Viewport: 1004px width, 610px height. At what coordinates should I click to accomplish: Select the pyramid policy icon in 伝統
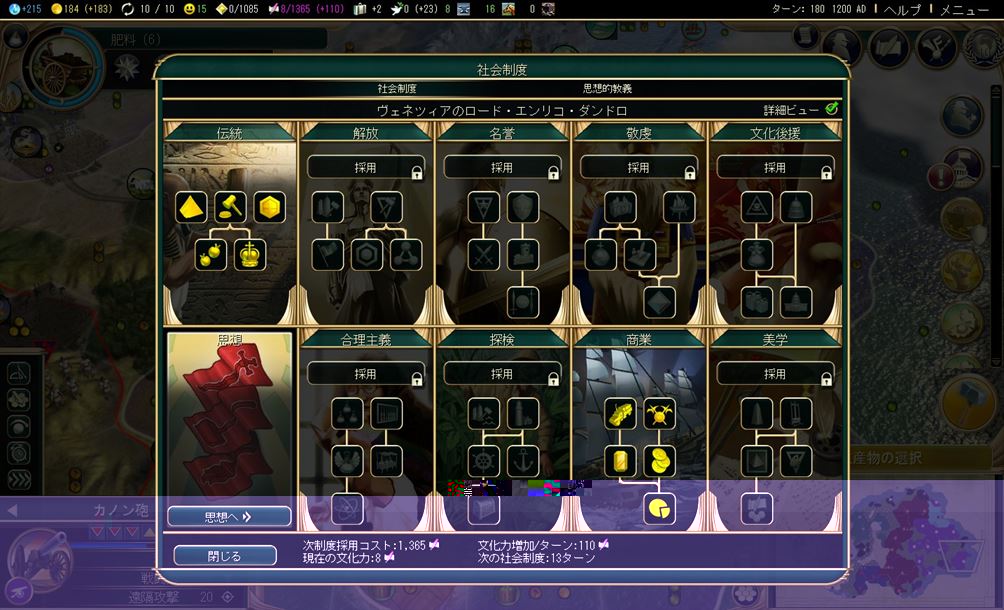click(x=193, y=207)
